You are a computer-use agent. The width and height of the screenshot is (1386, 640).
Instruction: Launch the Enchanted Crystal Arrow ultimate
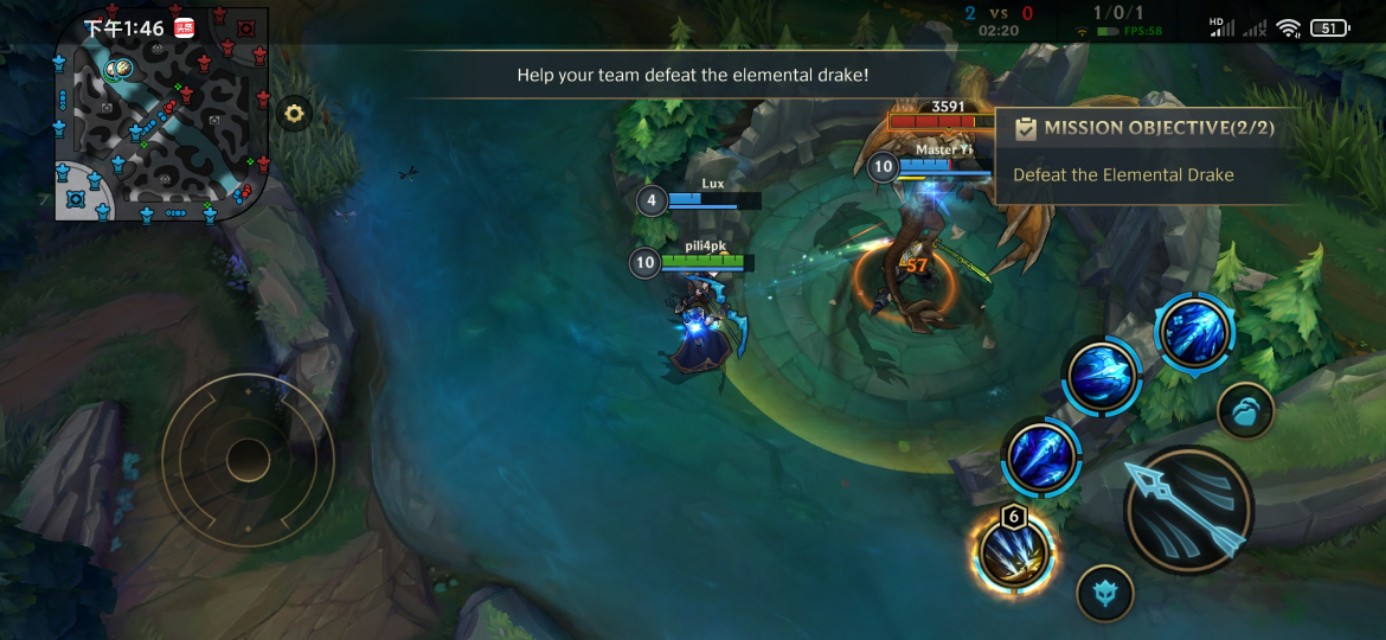pos(1194,332)
